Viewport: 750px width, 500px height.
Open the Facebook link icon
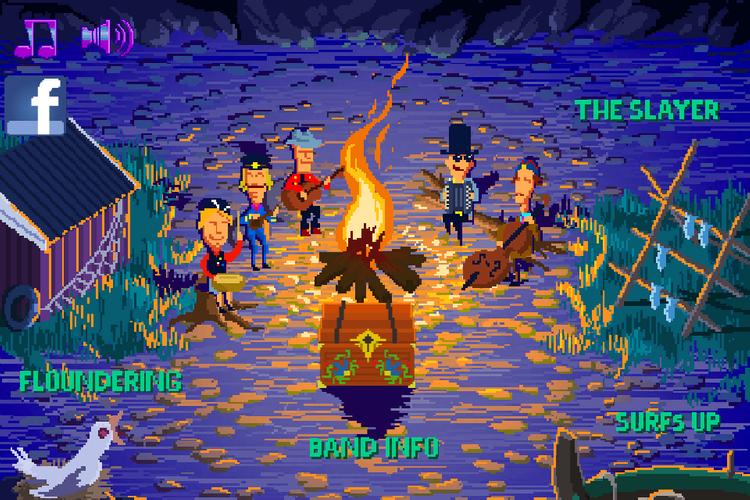(x=36, y=107)
